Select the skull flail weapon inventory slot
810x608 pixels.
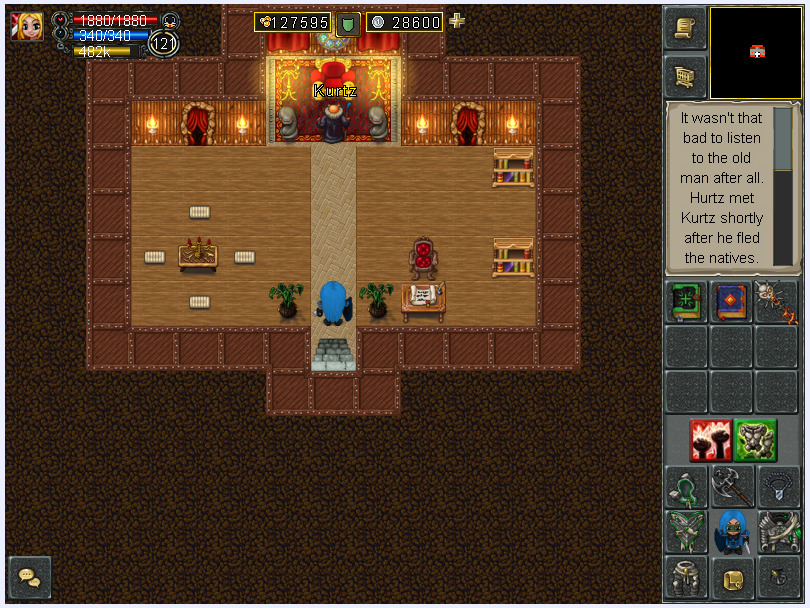pyautogui.click(x=777, y=302)
